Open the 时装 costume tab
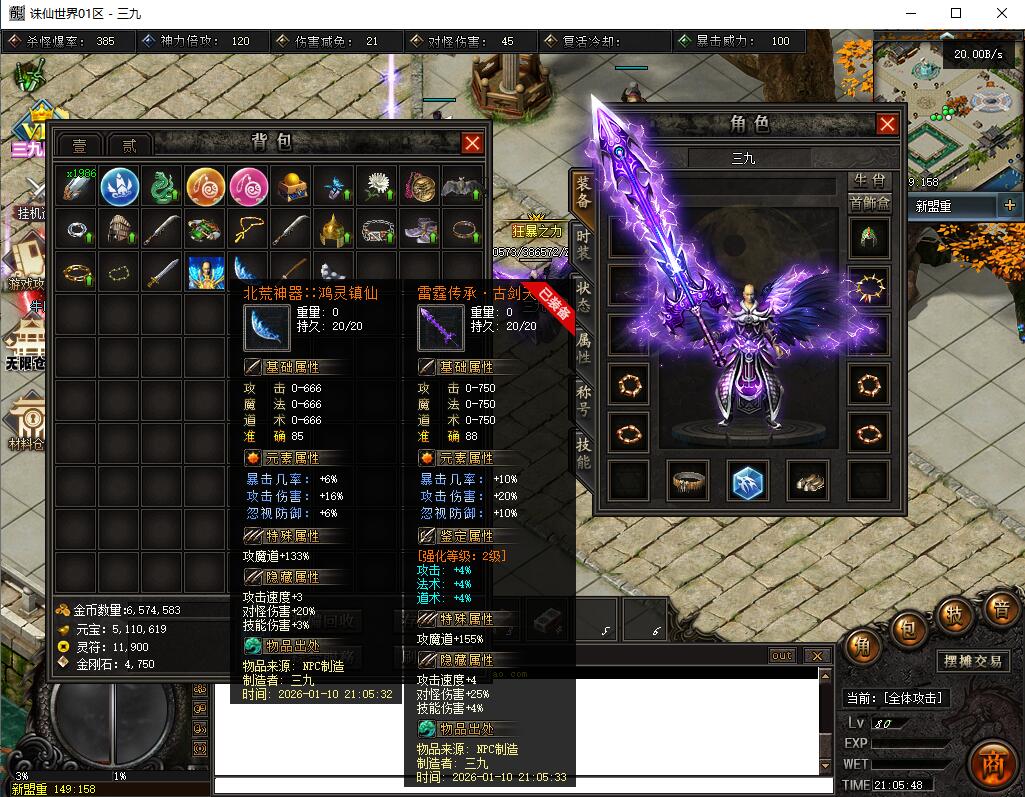 583,245
